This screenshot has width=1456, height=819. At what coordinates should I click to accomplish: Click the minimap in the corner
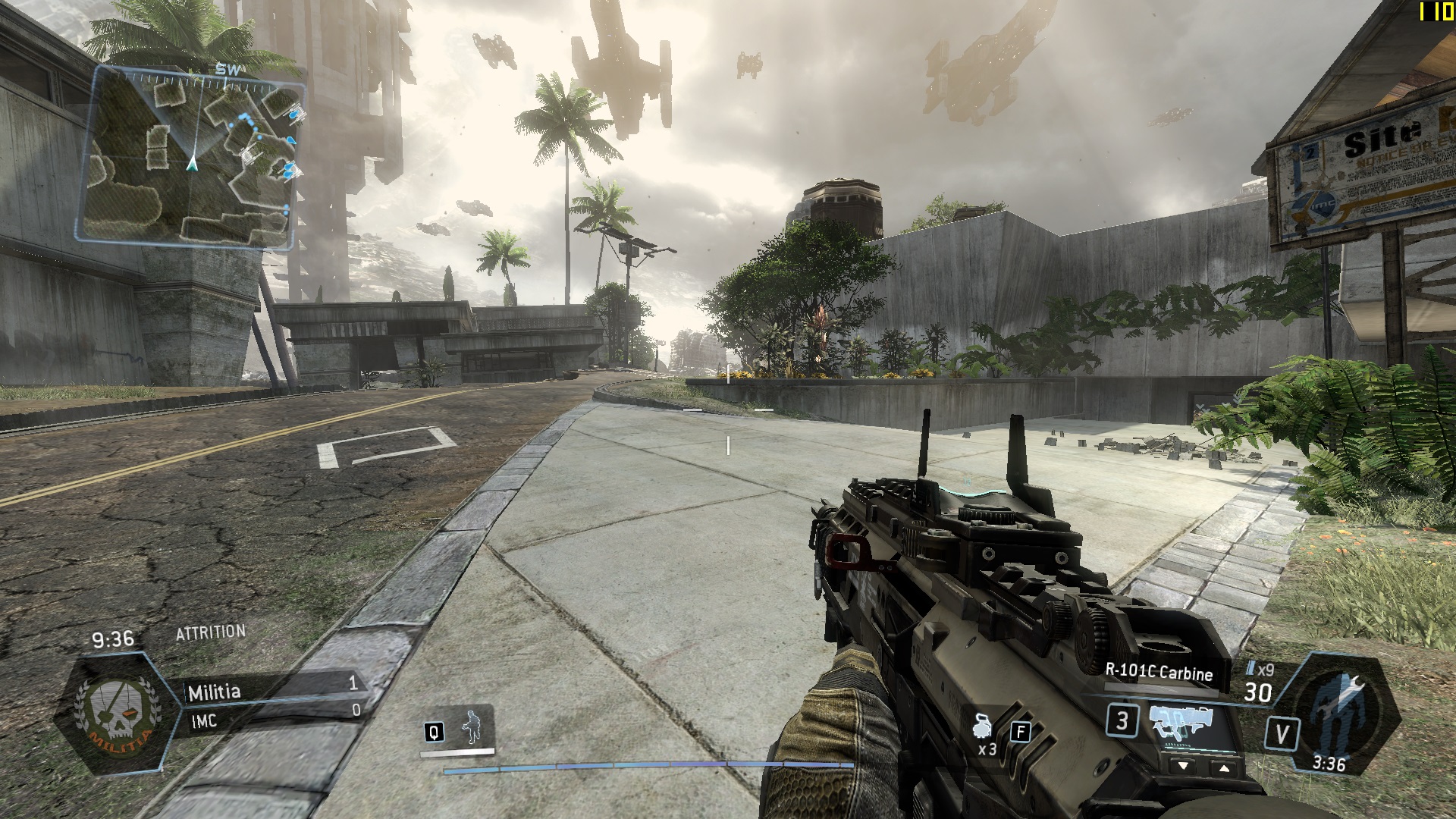191,157
